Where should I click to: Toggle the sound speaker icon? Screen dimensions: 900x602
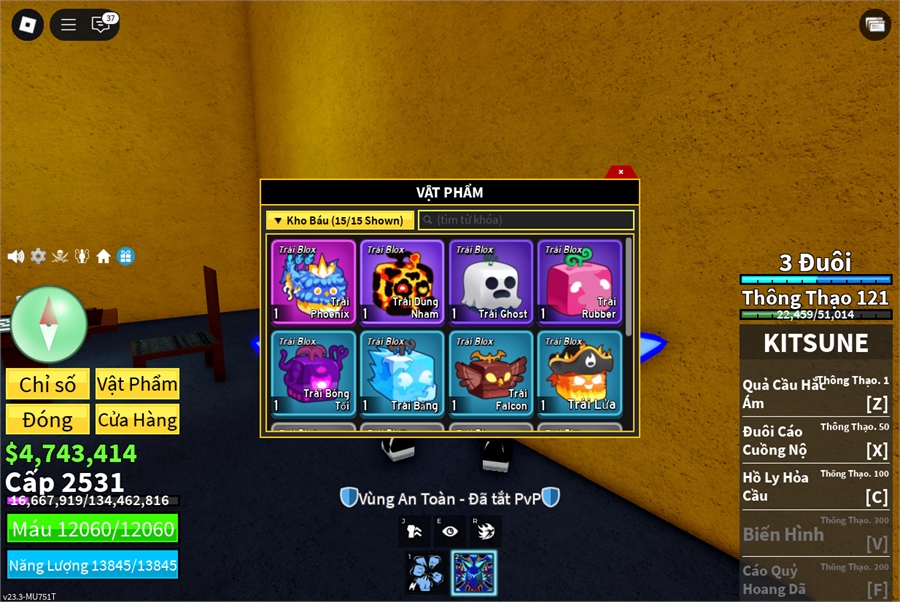point(16,256)
